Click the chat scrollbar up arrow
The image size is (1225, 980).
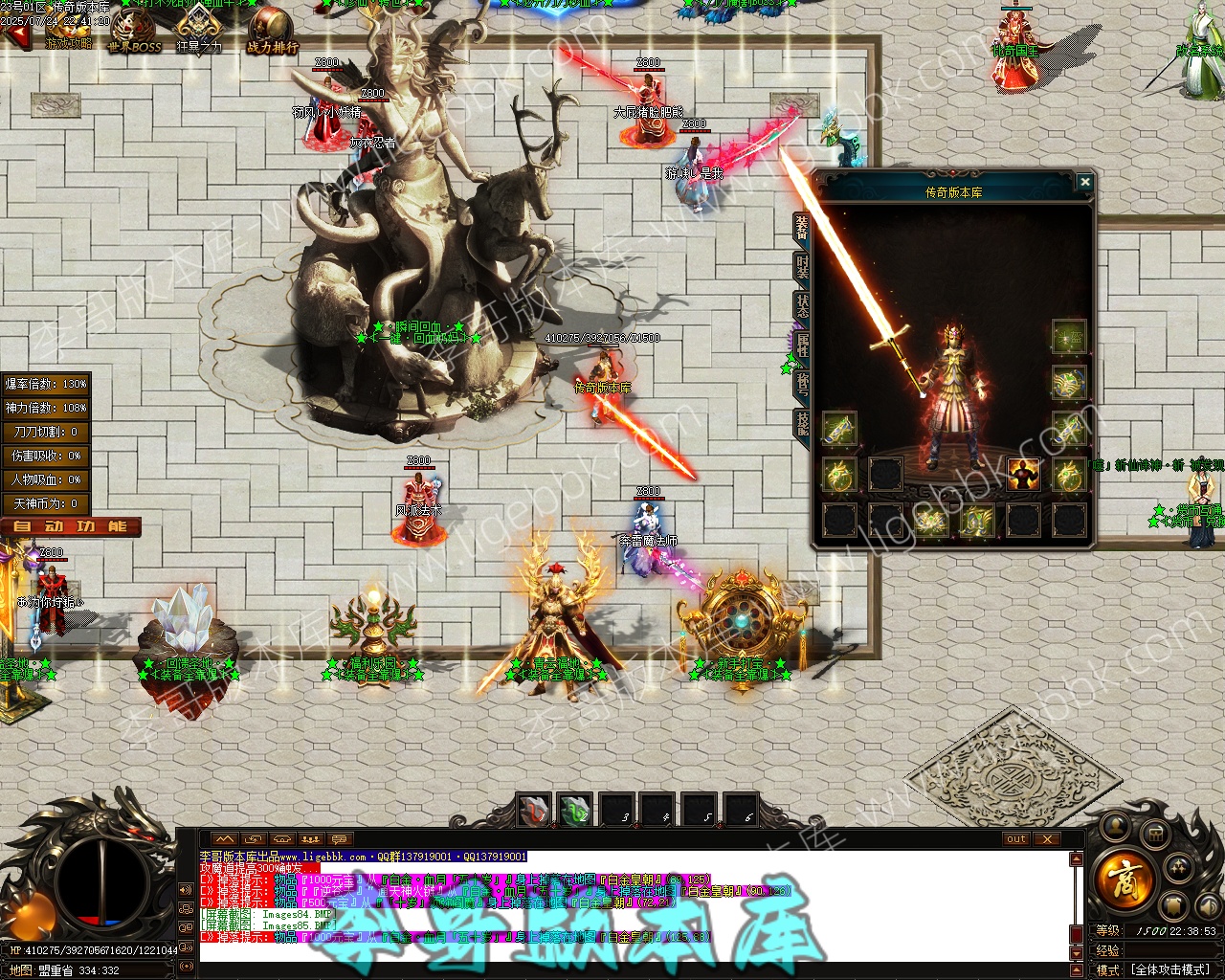1077,859
